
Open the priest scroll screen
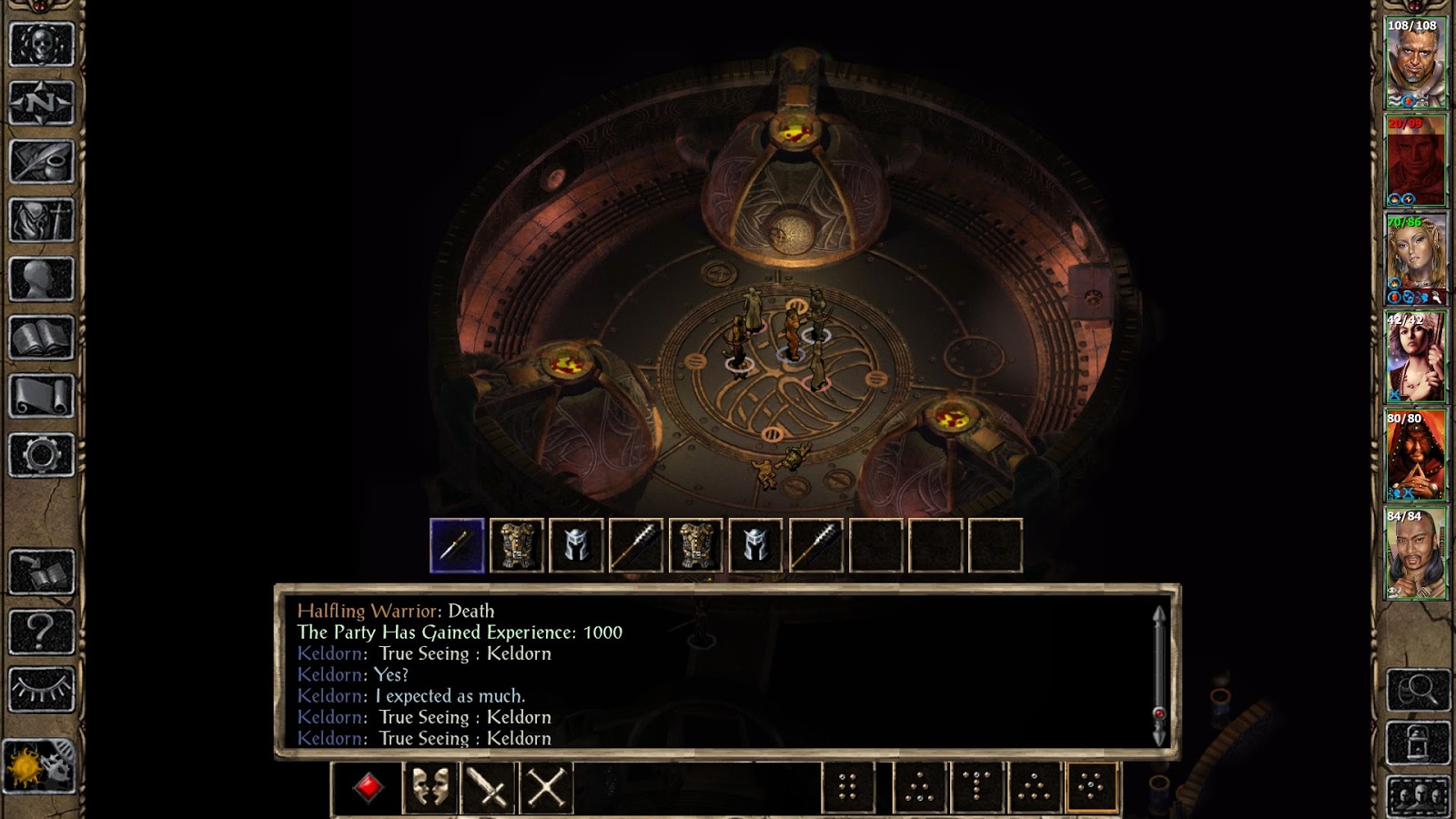pos(41,397)
